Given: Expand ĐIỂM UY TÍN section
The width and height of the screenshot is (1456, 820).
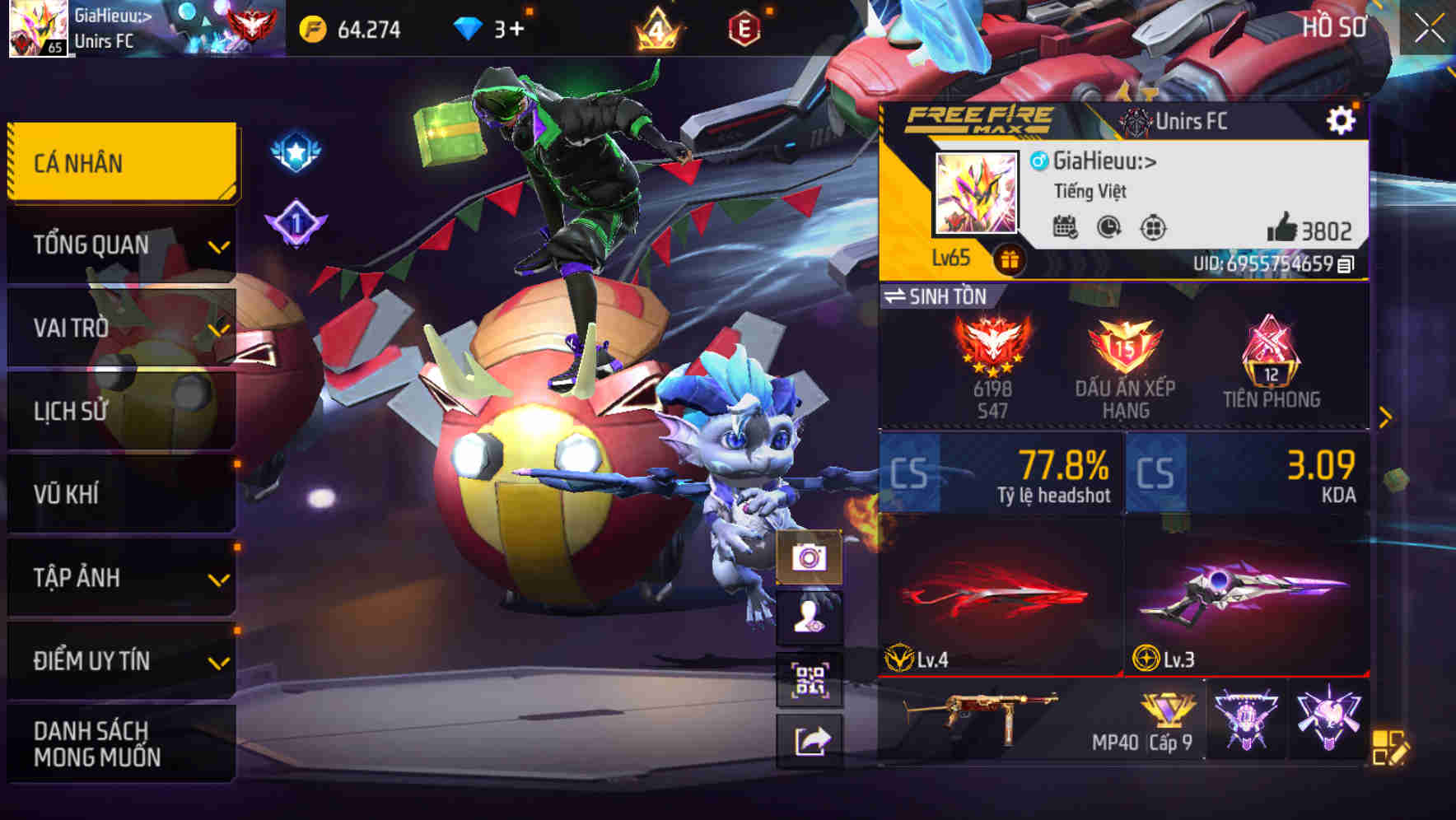Looking at the screenshot, I should [120, 660].
